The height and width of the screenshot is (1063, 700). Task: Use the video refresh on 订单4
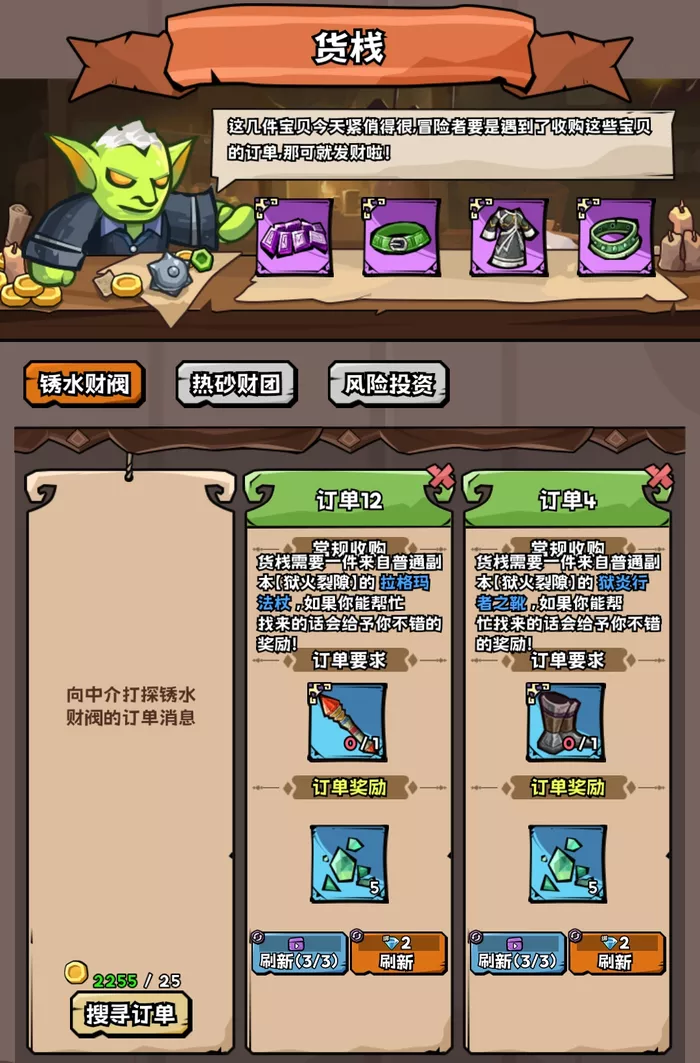pyautogui.click(x=517, y=953)
